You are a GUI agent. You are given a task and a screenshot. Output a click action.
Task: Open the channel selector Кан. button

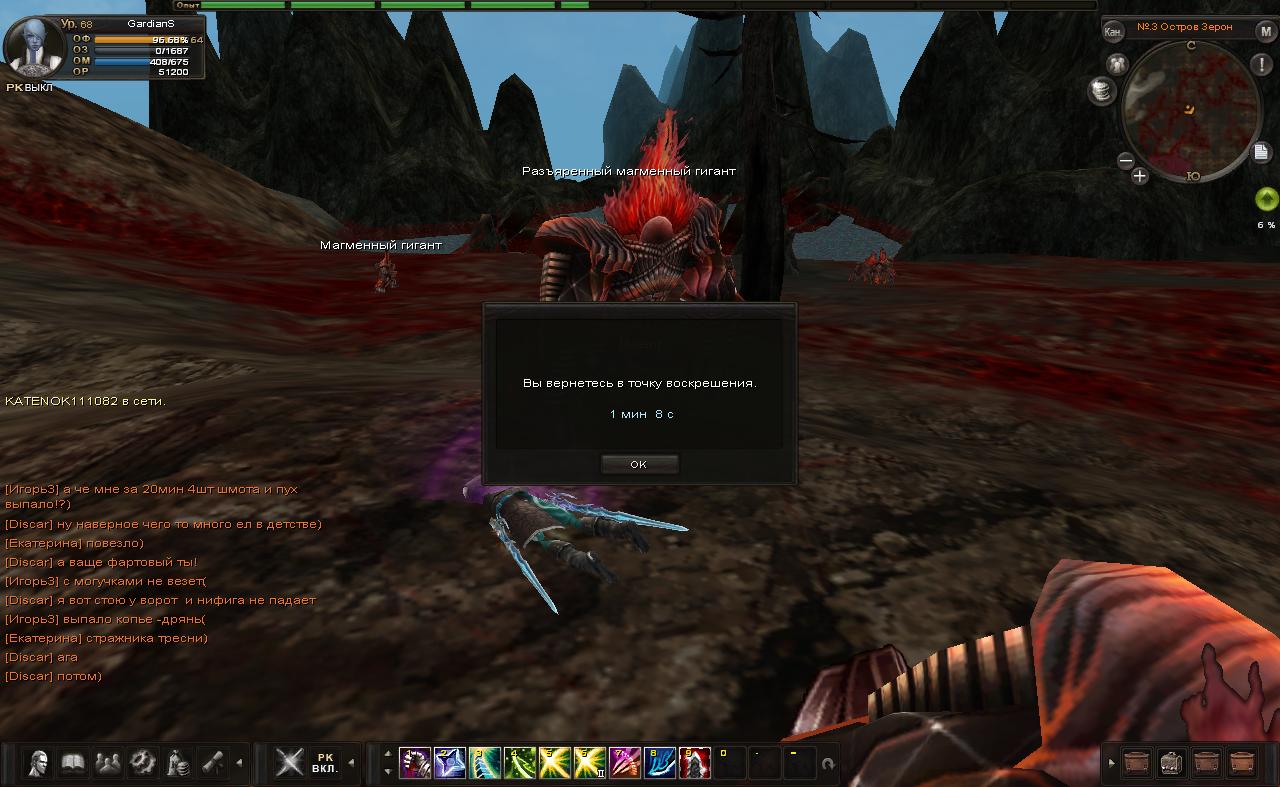pyautogui.click(x=1113, y=31)
